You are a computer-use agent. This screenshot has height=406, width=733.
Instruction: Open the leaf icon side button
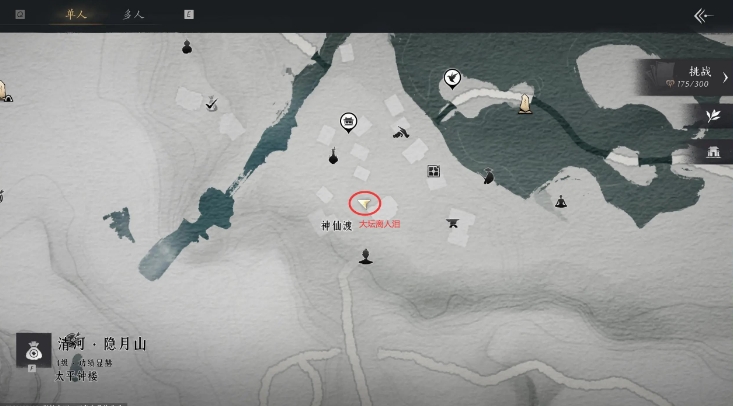(x=713, y=116)
